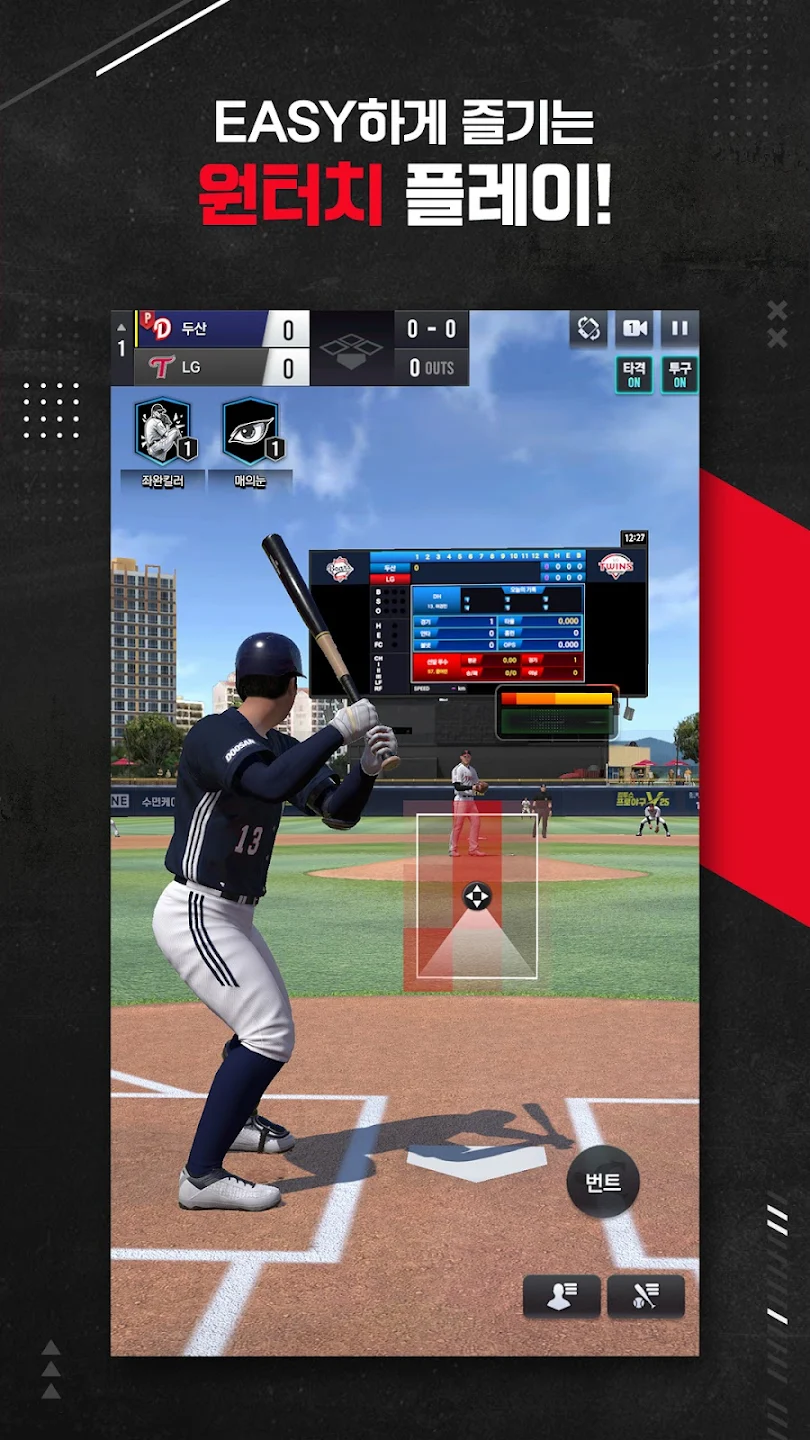Open the player lineup list

pos(561,1296)
